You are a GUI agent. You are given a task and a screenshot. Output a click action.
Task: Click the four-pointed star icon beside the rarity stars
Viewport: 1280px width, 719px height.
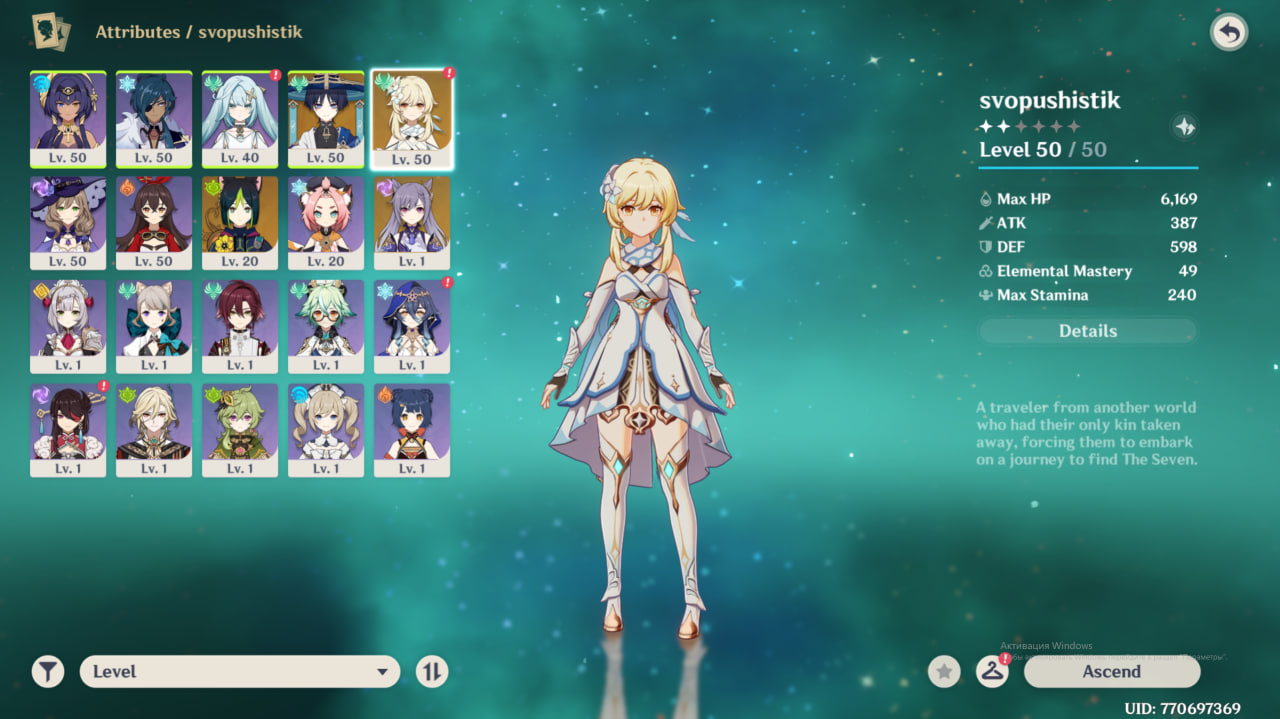coord(1184,127)
